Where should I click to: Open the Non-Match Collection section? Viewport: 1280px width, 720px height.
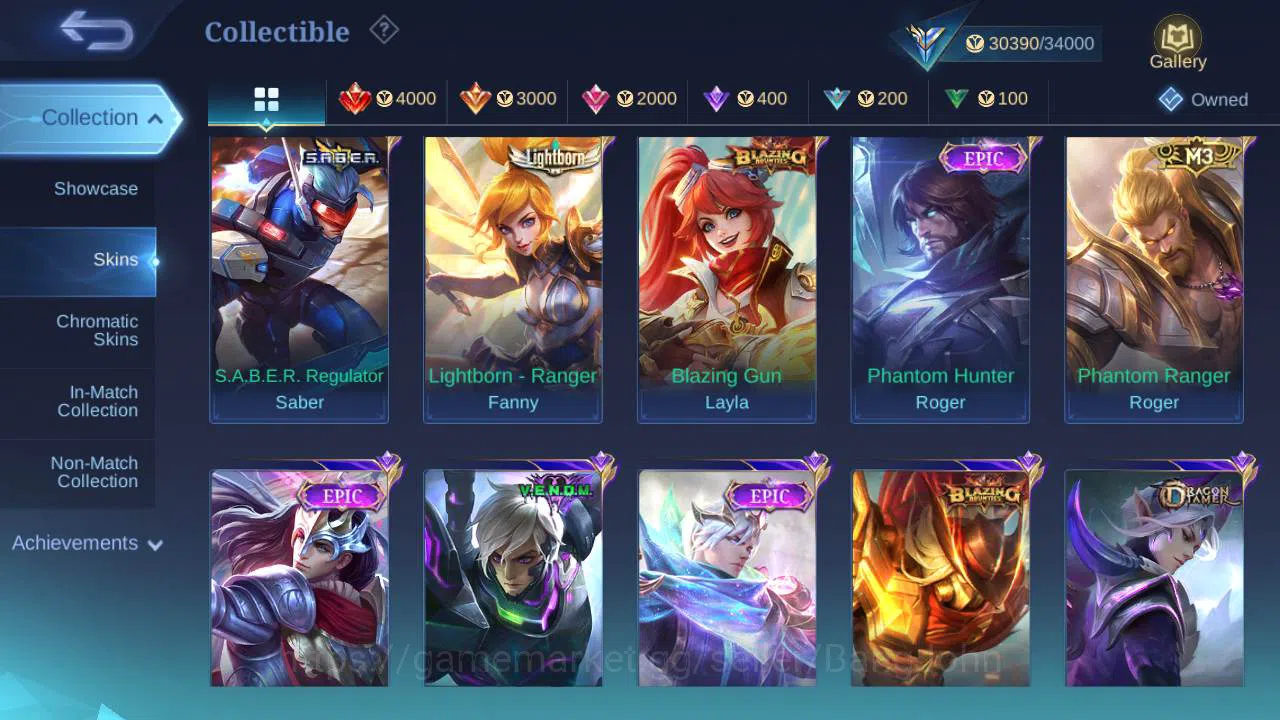coord(96,472)
